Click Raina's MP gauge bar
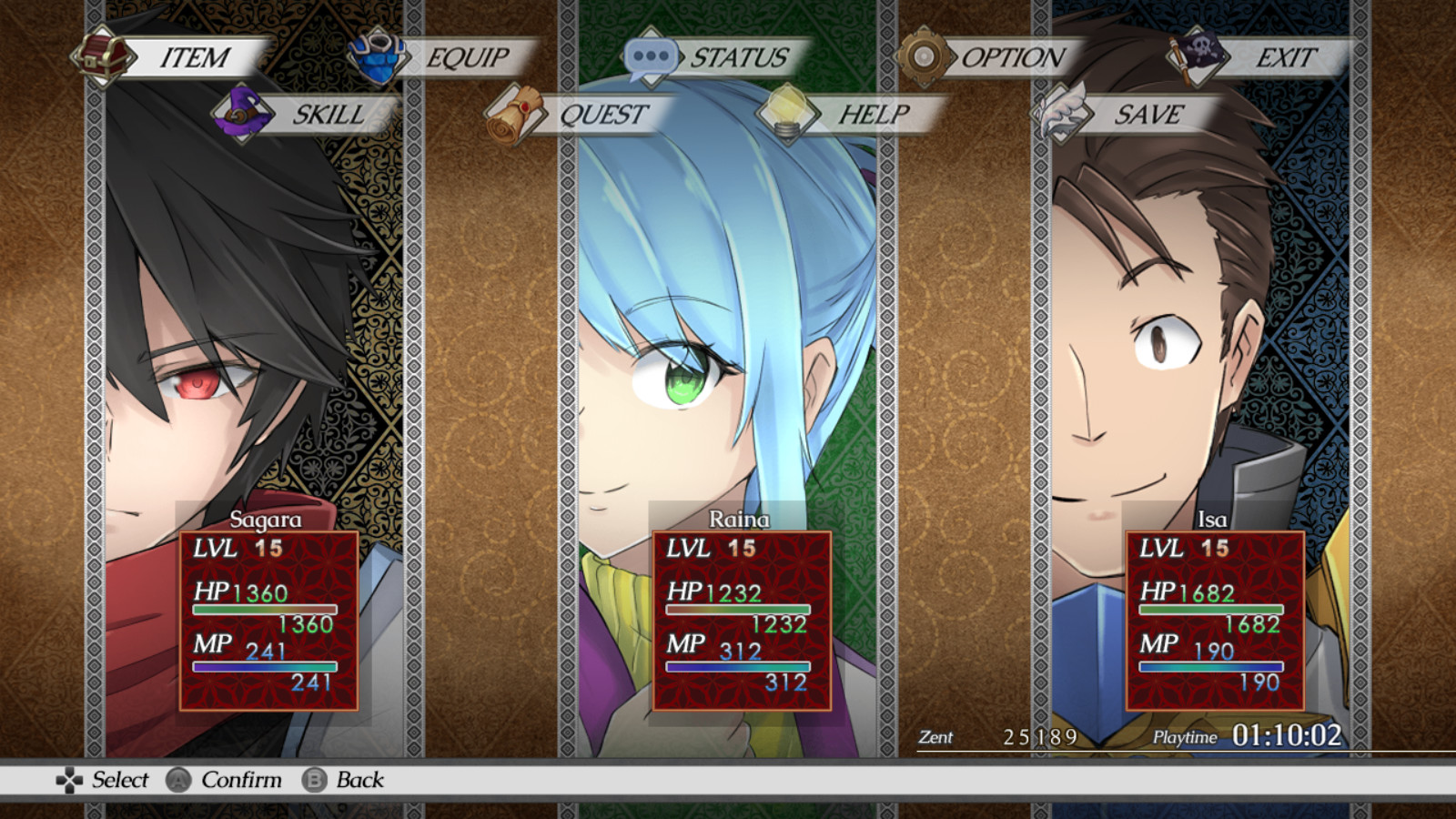This screenshot has width=1456, height=819. (737, 667)
